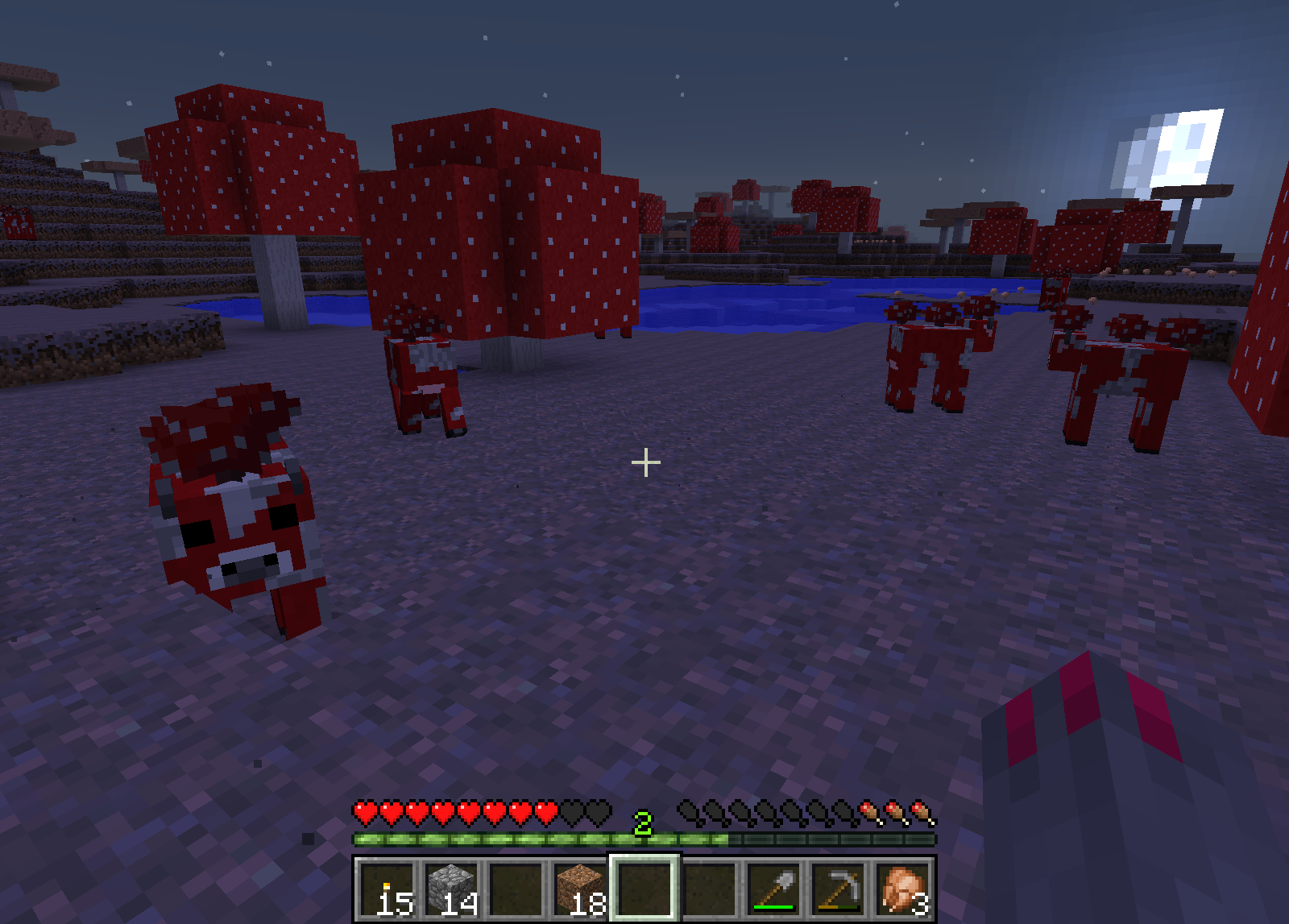Viewport: 1289px width, 924px height.
Task: Select the raw chicken hotbar slot
Action: (902, 889)
